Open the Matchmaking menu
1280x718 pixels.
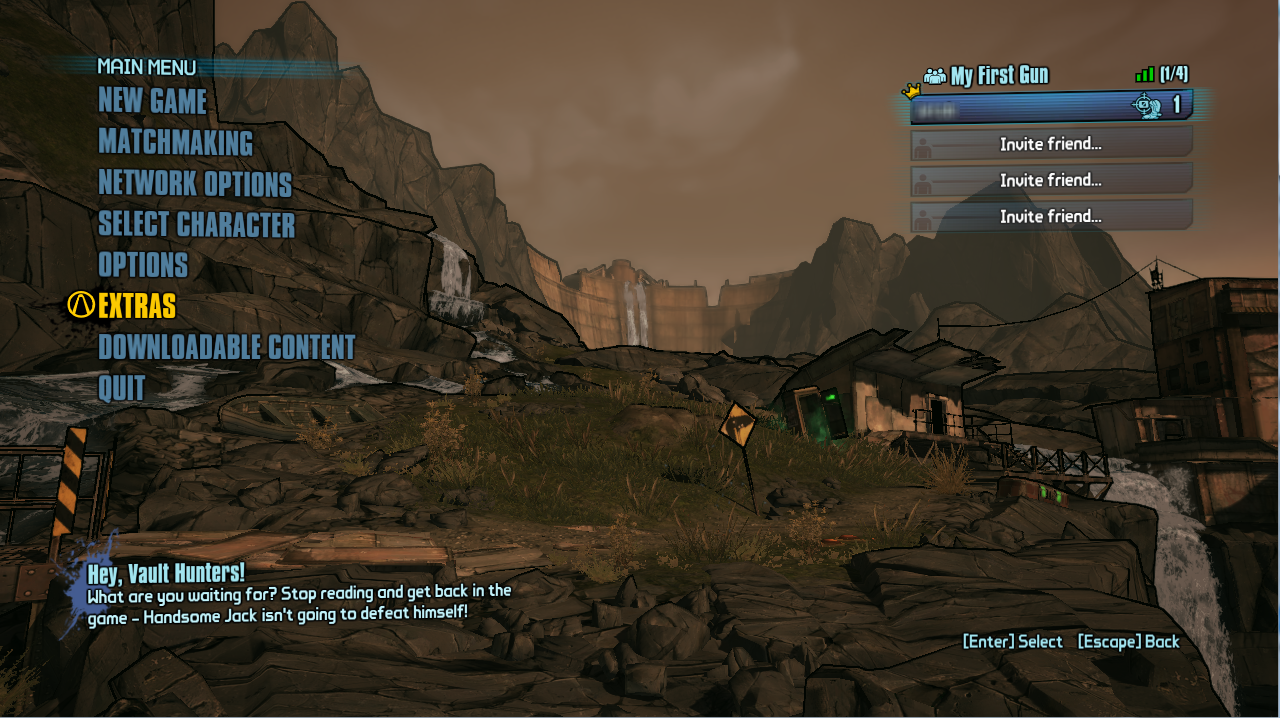click(175, 142)
